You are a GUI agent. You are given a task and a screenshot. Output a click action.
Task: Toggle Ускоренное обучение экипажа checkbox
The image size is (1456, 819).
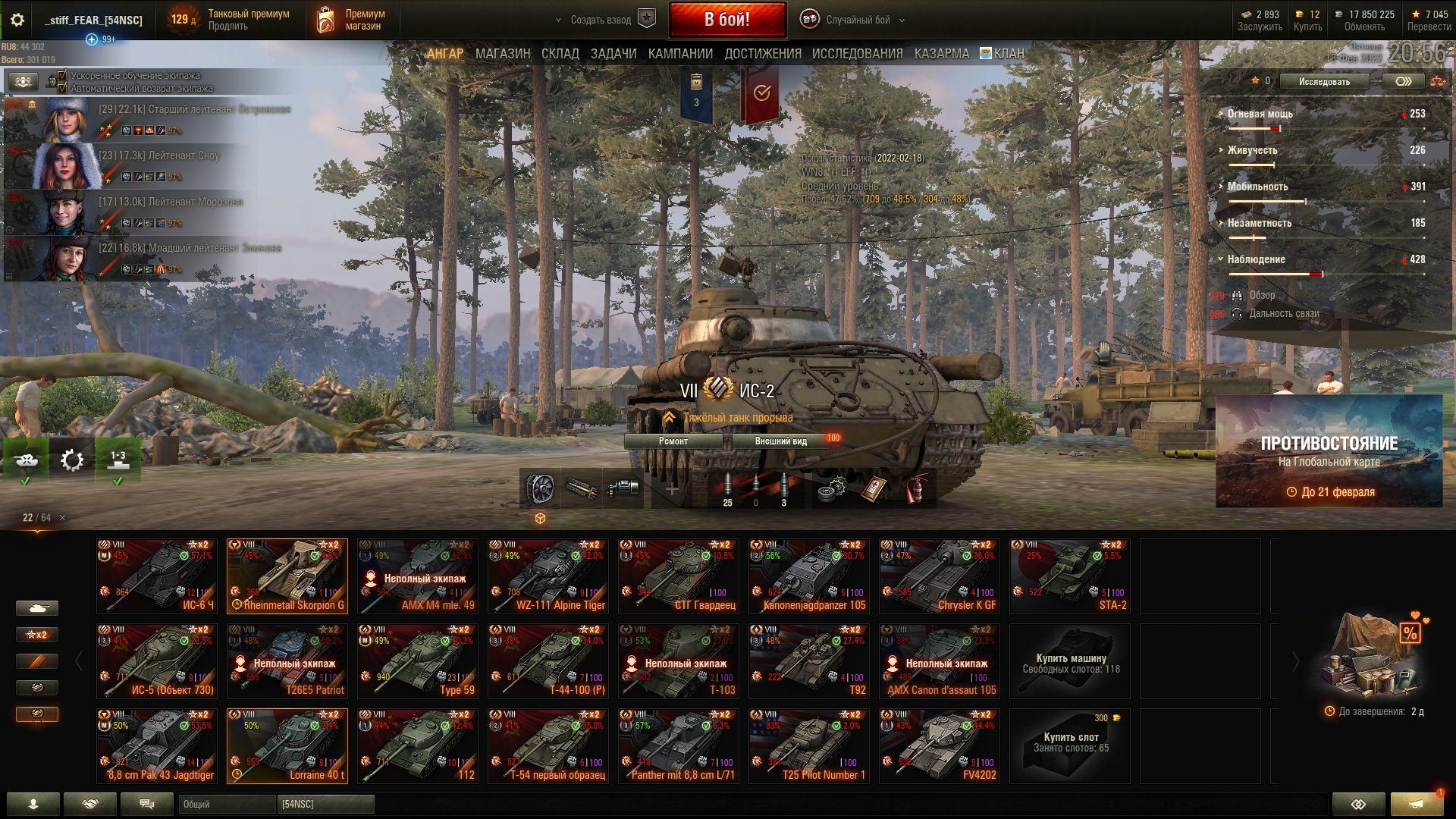(x=63, y=76)
